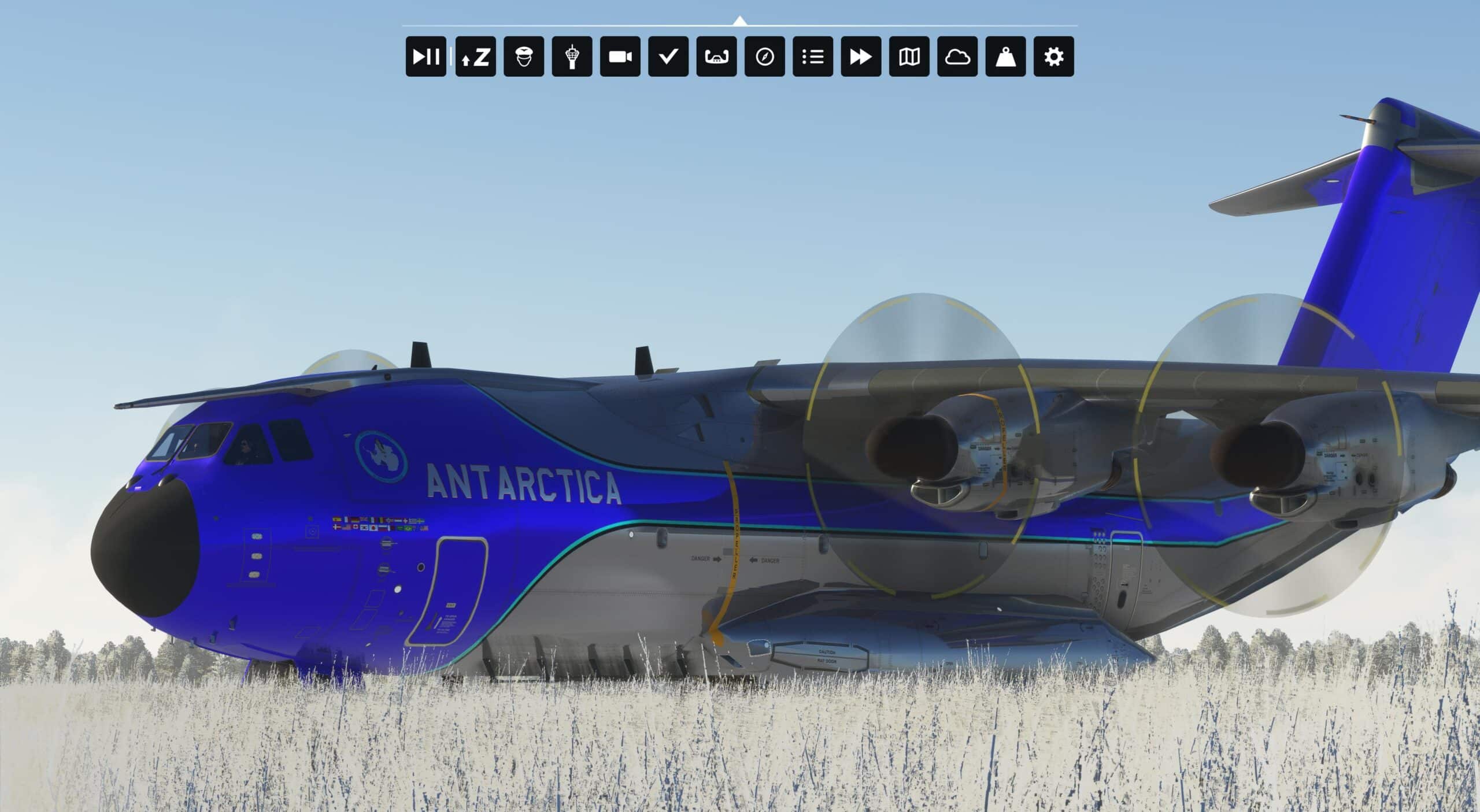
Task: Click the toolbar collapse arrow handle
Action: [739, 21]
